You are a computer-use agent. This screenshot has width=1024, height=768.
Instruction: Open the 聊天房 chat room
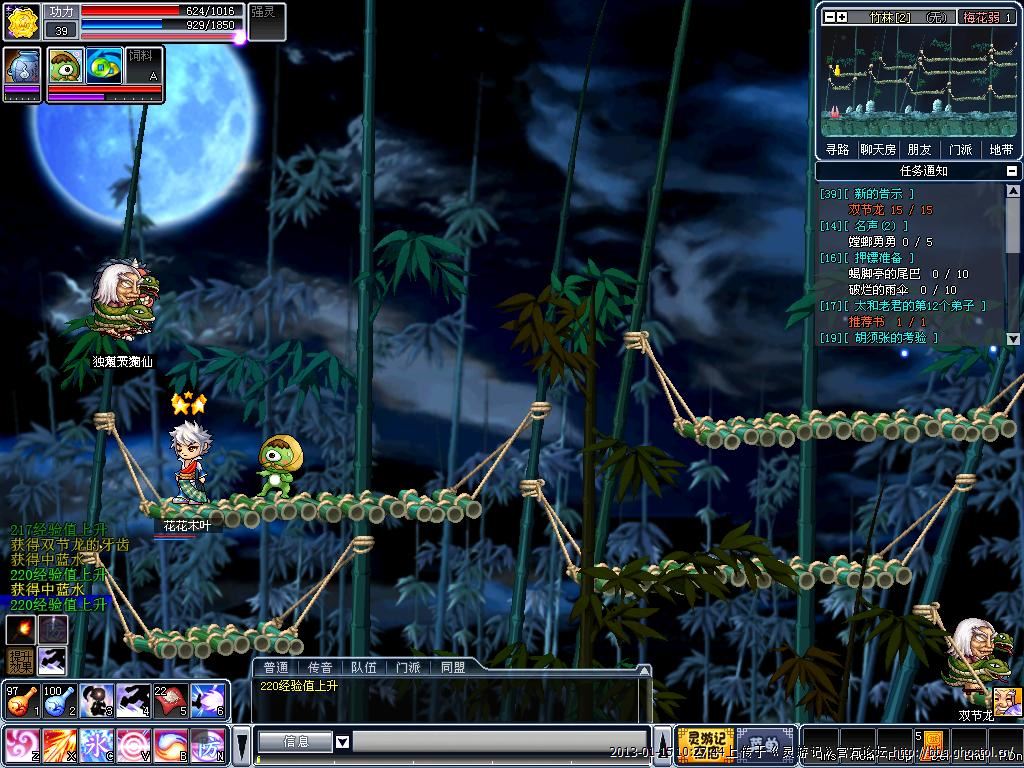[877, 150]
